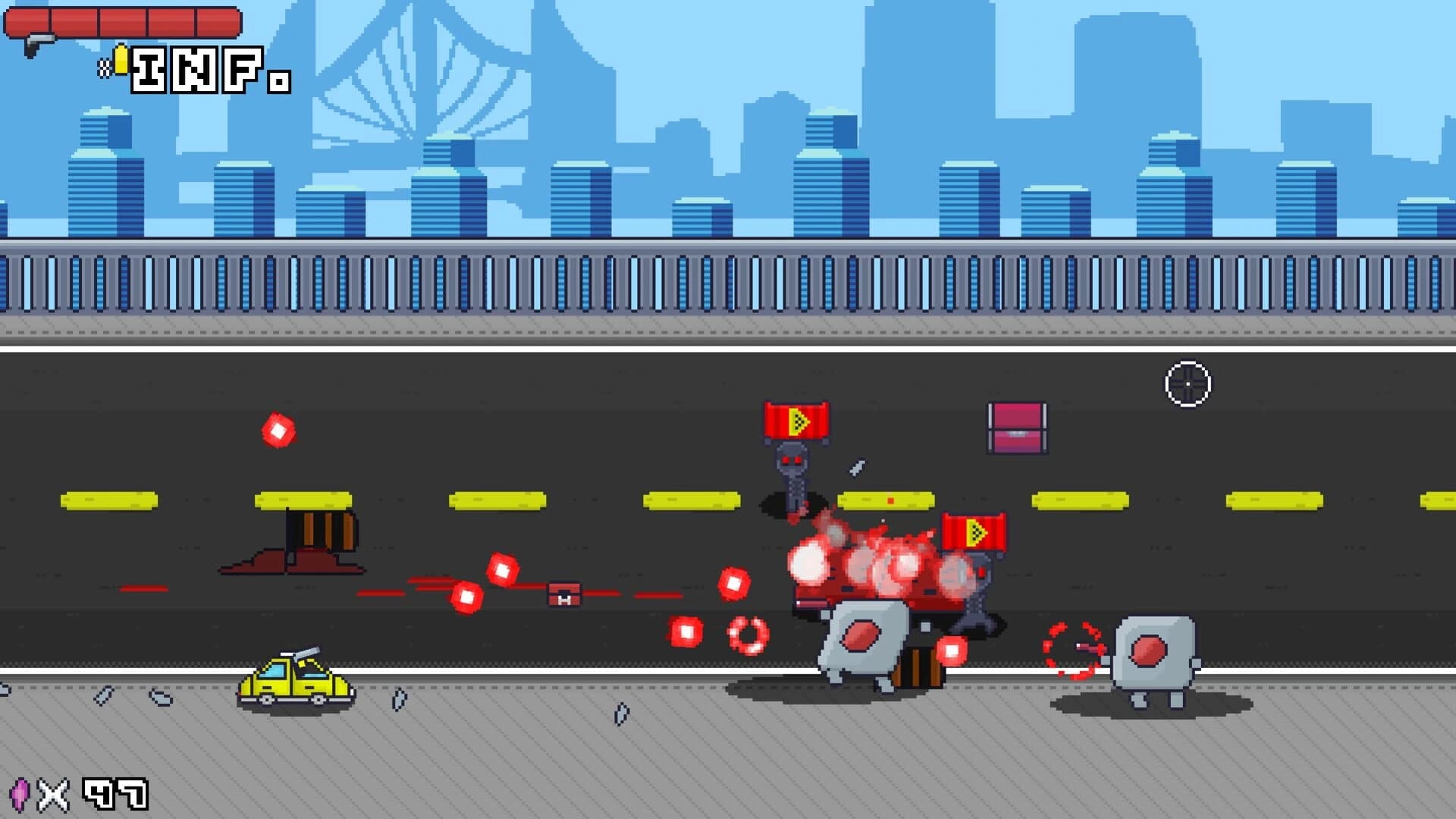Select the pink treasure chest on the road
Screen dimensions: 1456x819
[x=1016, y=428]
